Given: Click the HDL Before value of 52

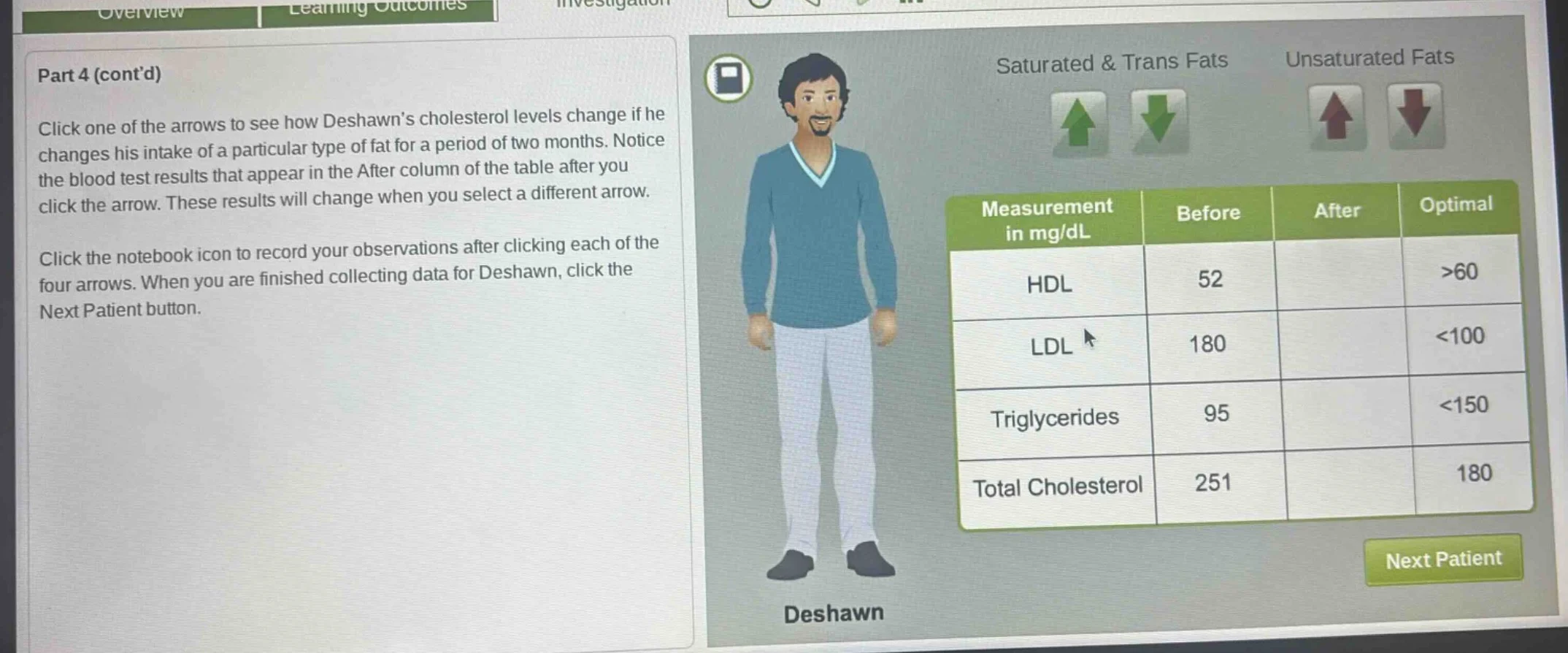Looking at the screenshot, I should point(1210,280).
